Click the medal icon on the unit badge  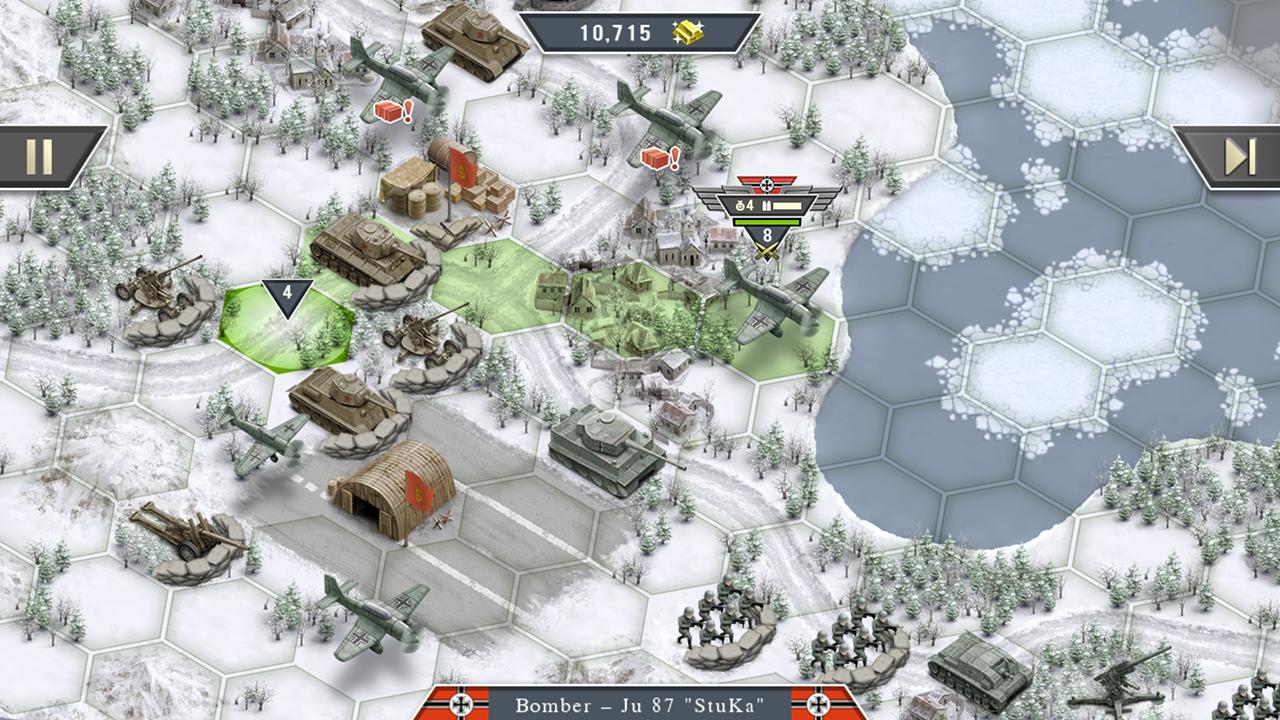tap(740, 206)
